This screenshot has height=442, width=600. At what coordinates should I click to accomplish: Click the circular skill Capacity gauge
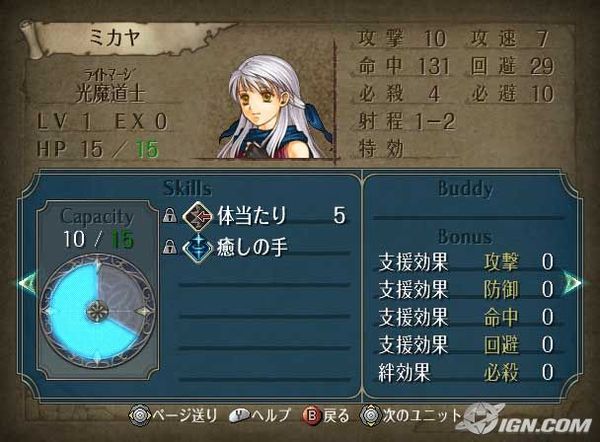(x=96, y=310)
